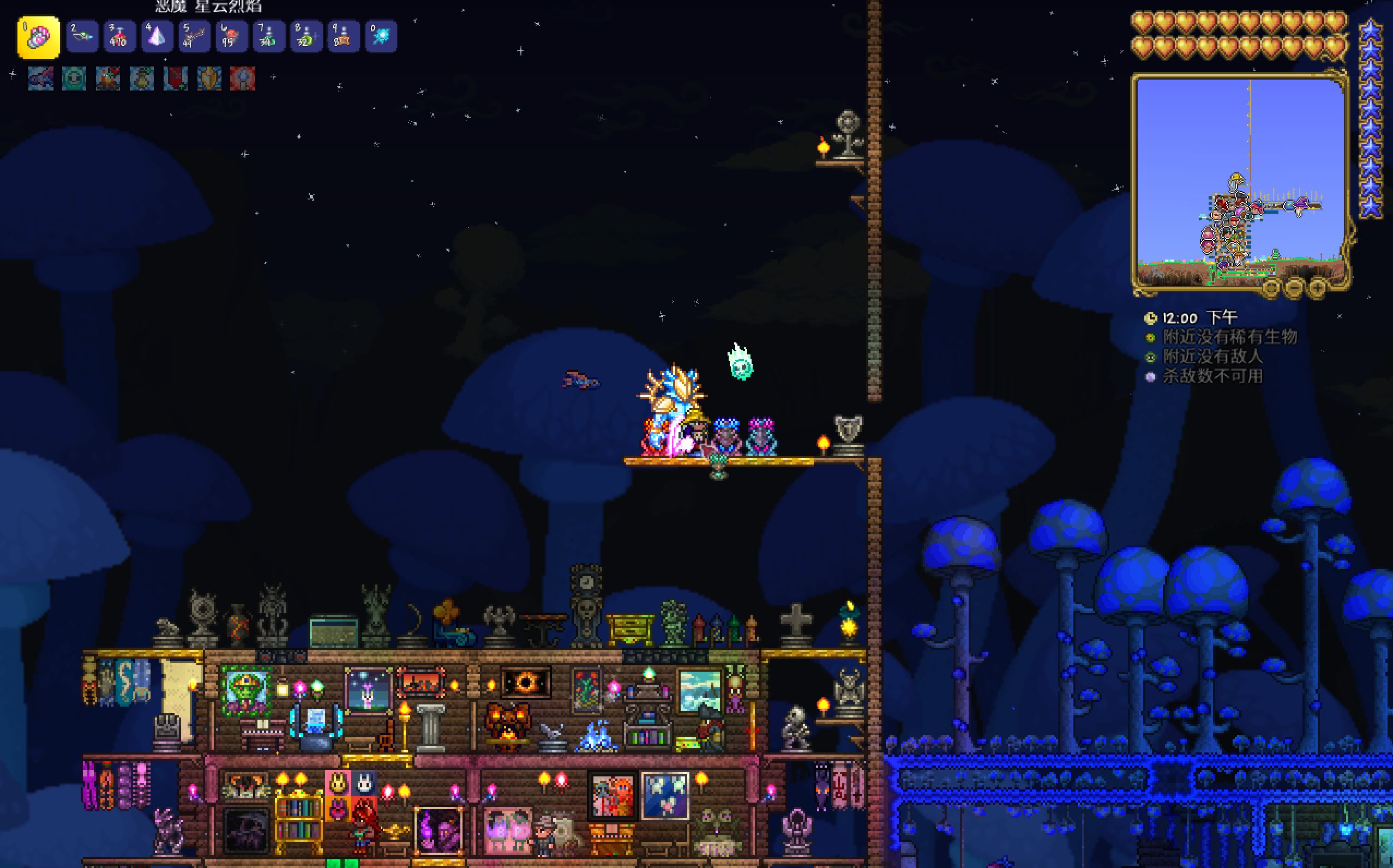Select the red mushroom stack in slot 6

point(231,37)
